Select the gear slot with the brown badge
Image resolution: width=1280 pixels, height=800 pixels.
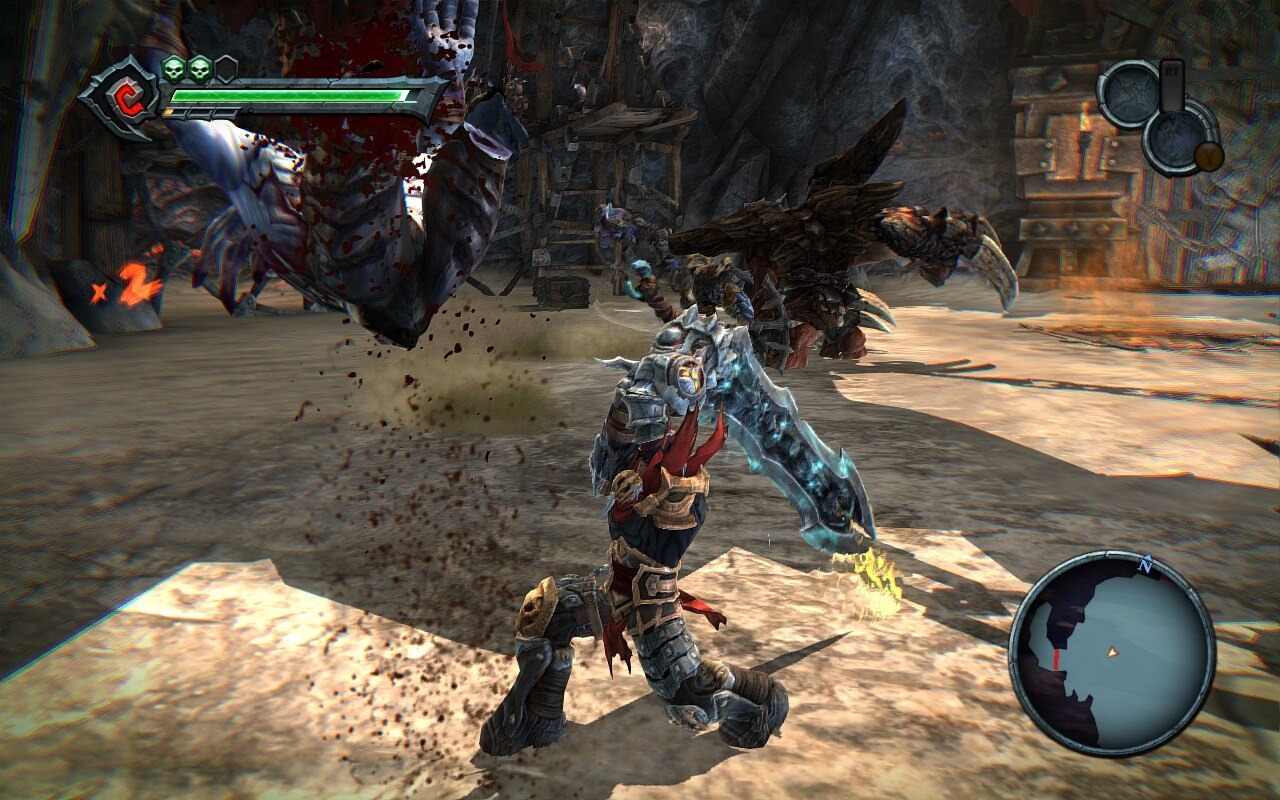(x=1180, y=136)
